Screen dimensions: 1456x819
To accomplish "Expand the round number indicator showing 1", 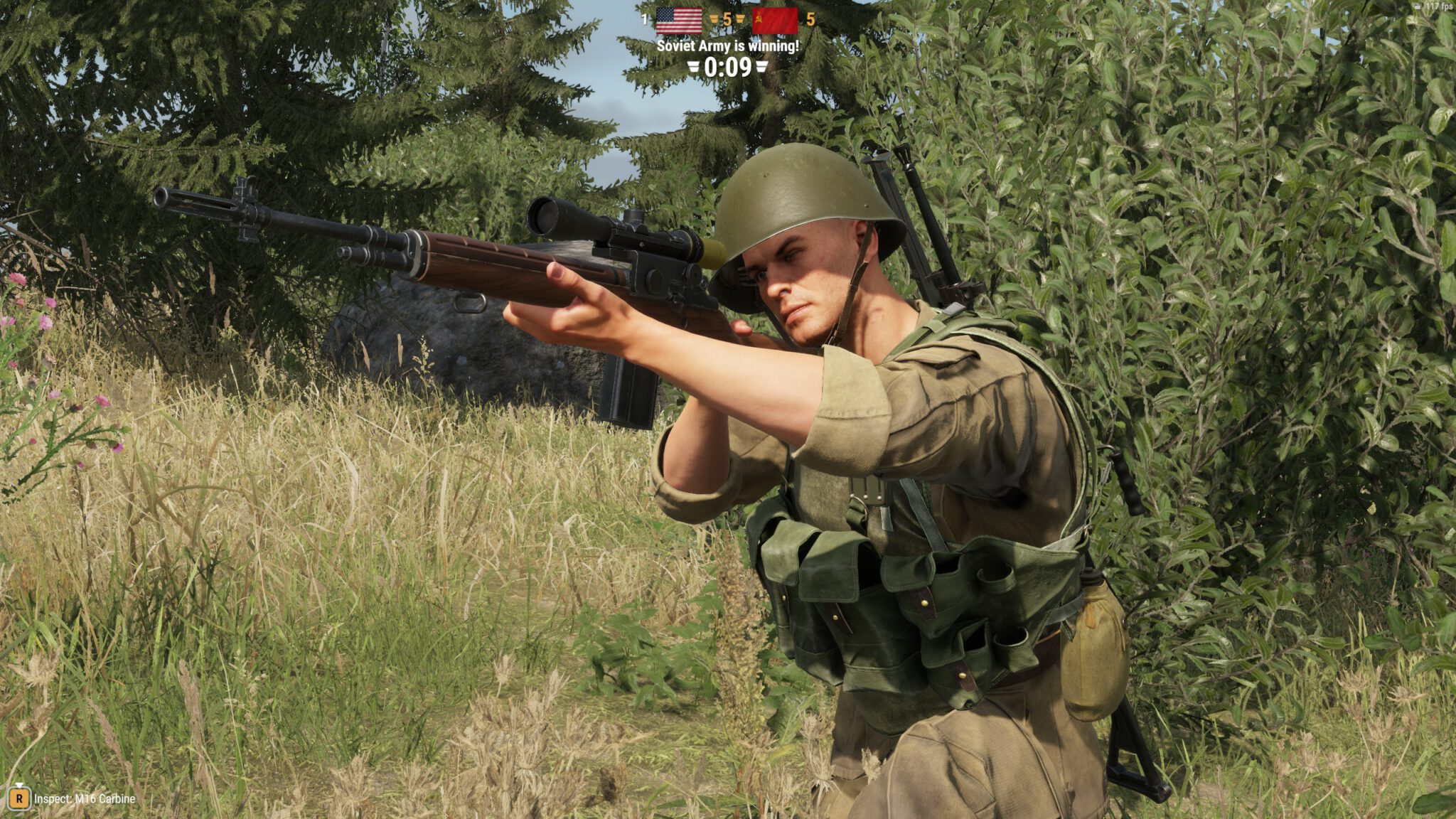I will (x=644, y=19).
